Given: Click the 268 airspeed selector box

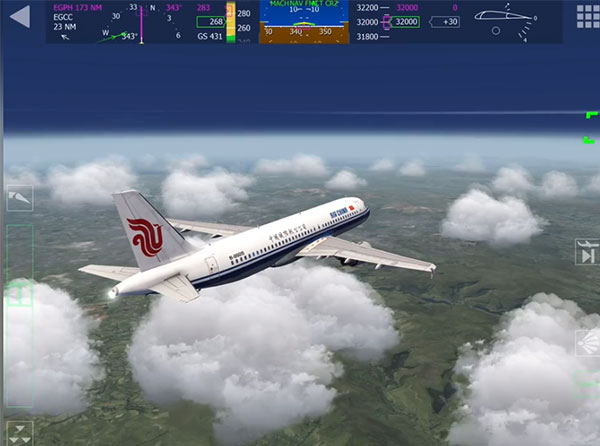Looking at the screenshot, I should 210,21.
